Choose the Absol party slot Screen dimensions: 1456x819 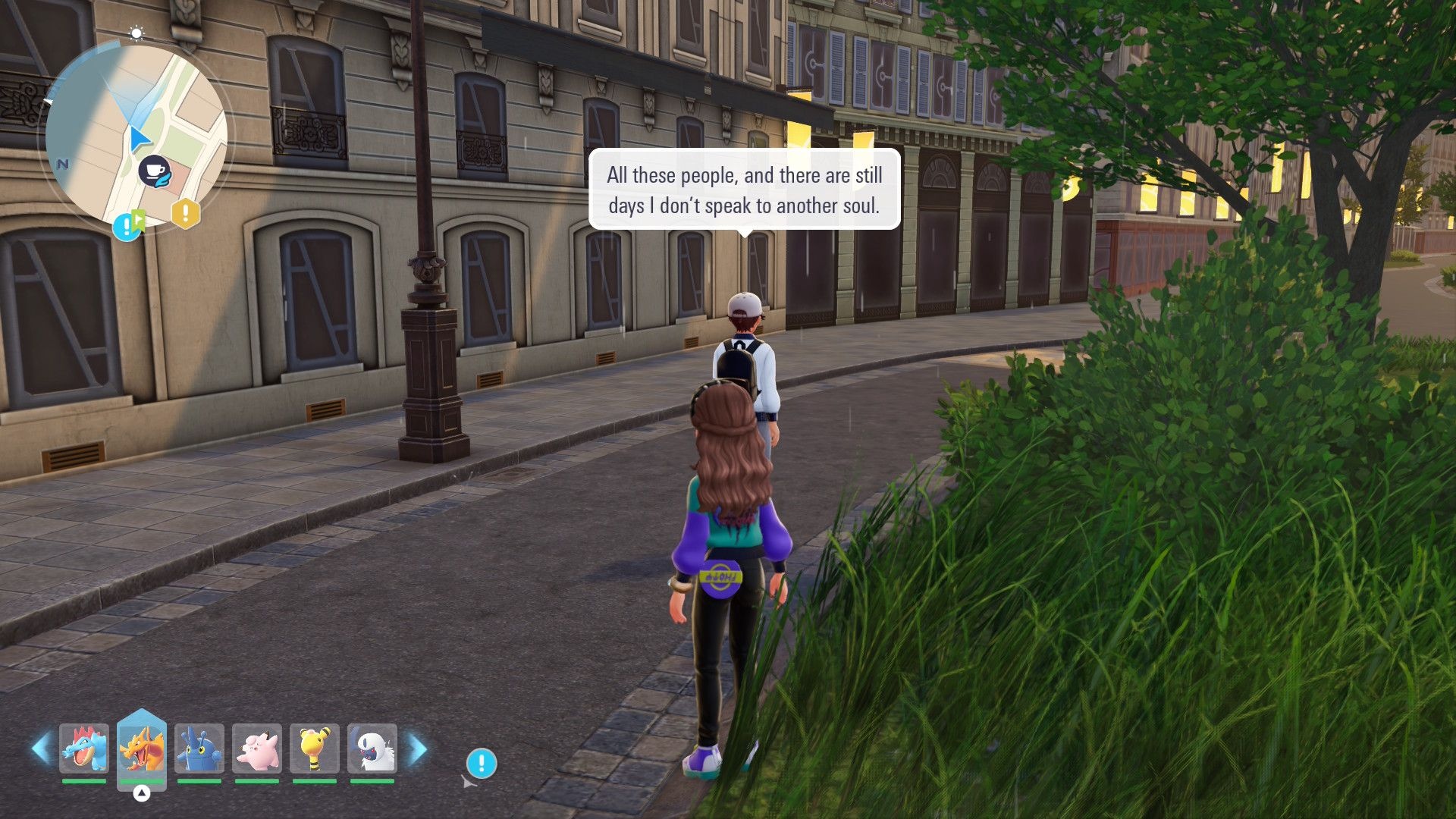(x=372, y=748)
